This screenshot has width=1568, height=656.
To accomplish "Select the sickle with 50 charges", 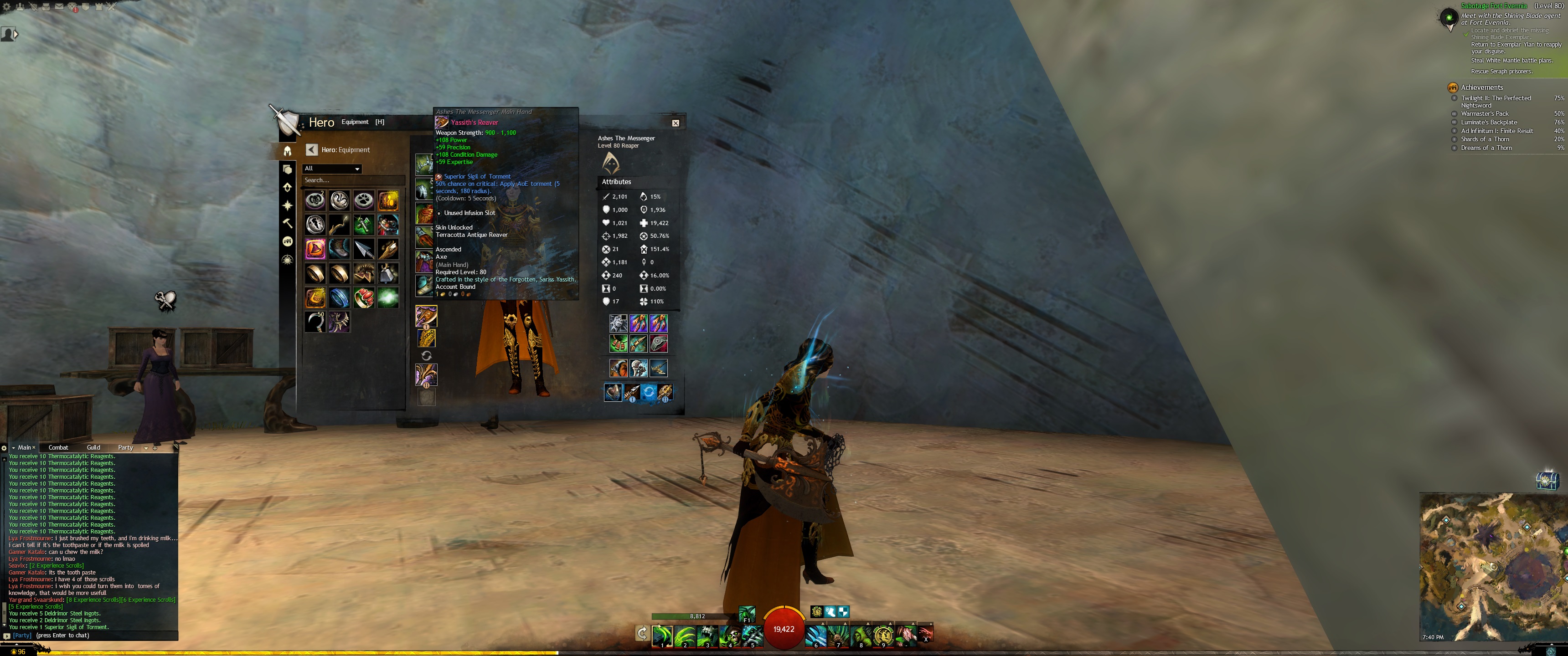I will point(315,322).
